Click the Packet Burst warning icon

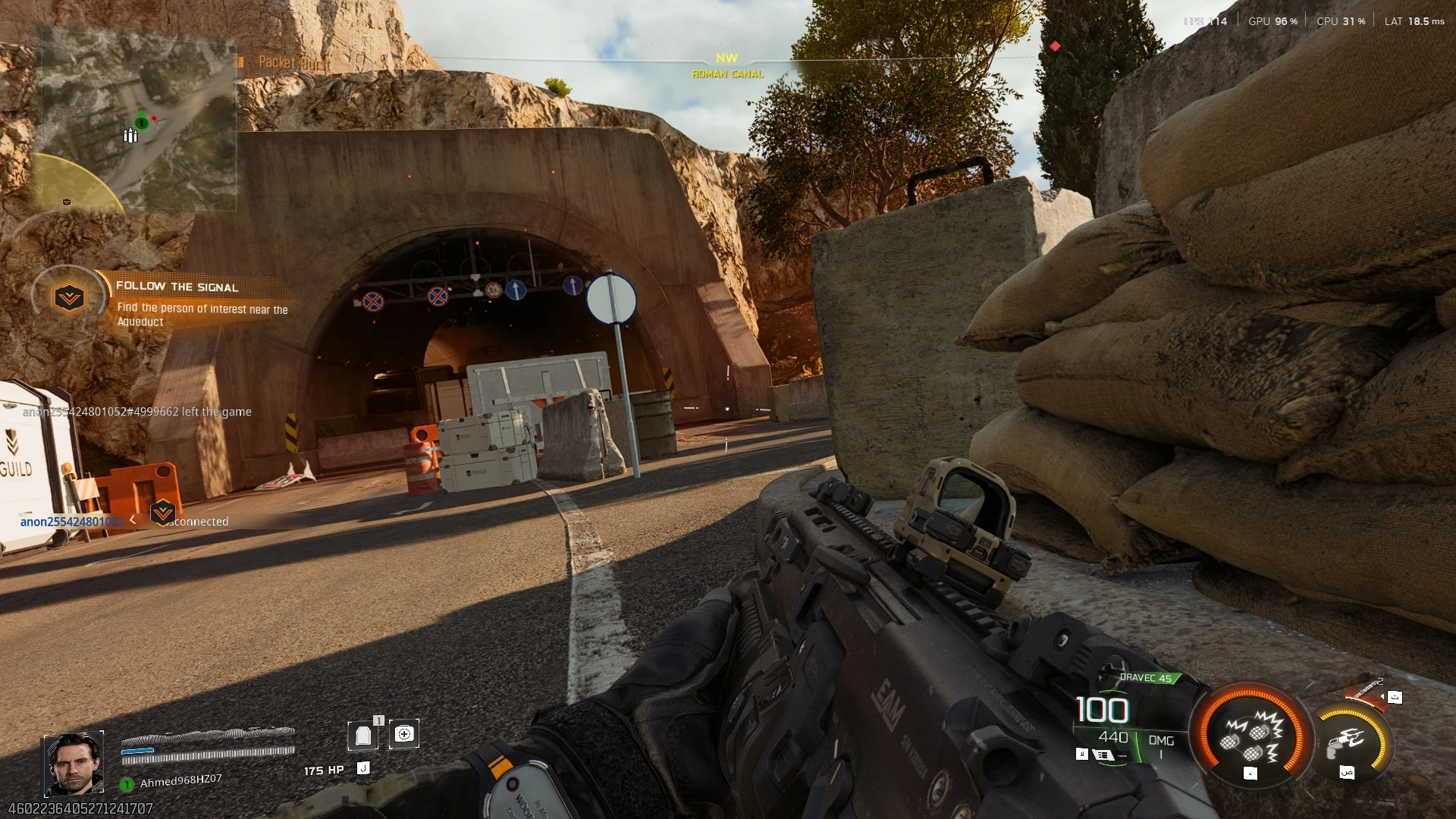pyautogui.click(x=240, y=62)
